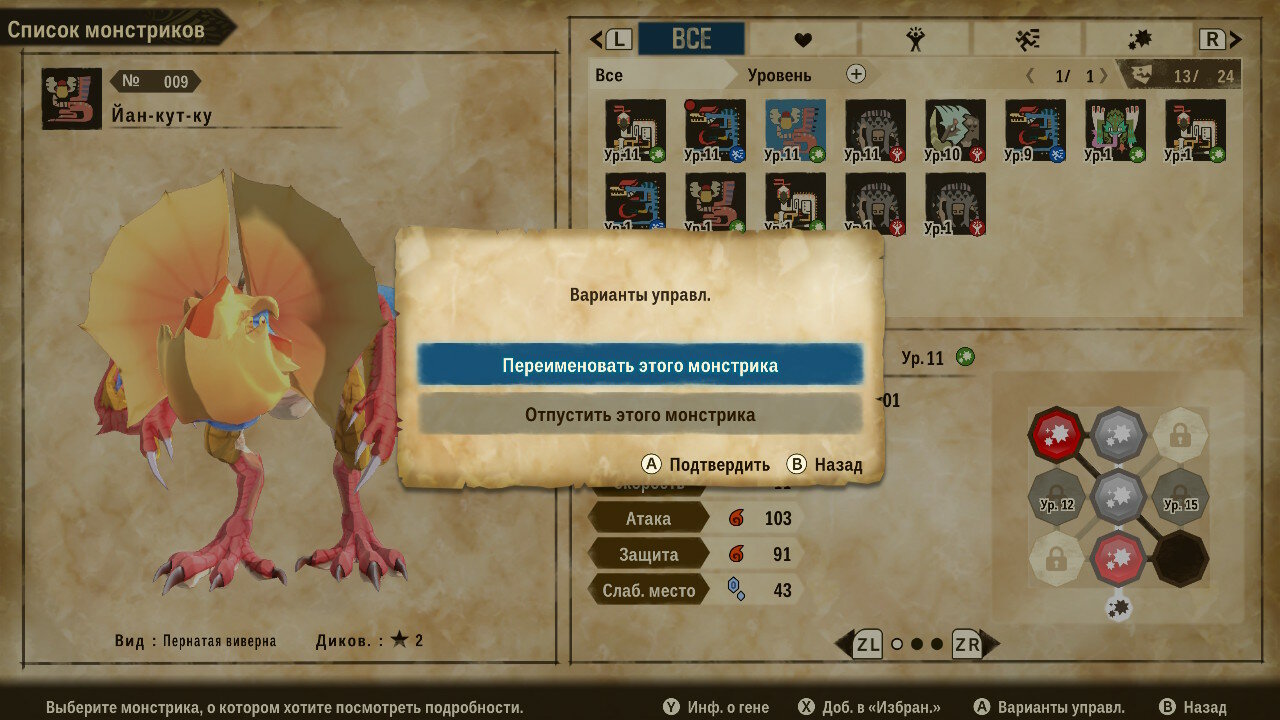Open the Все filter selector
This screenshot has height=720, width=1280.
pyautogui.click(x=660, y=75)
